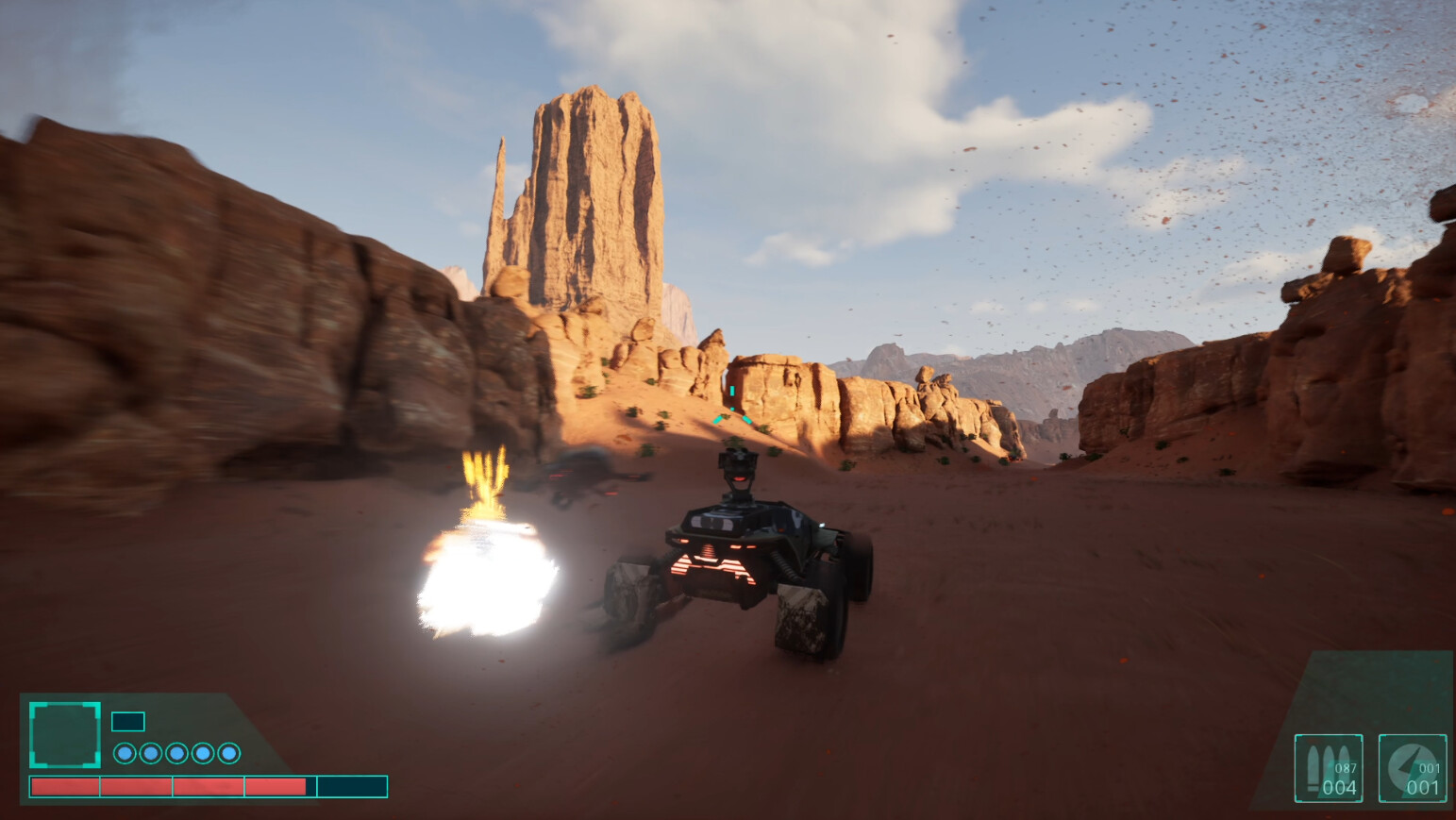Click the middle blue orb in the HUD row
Viewport: 1456px width, 820px height.
point(176,752)
